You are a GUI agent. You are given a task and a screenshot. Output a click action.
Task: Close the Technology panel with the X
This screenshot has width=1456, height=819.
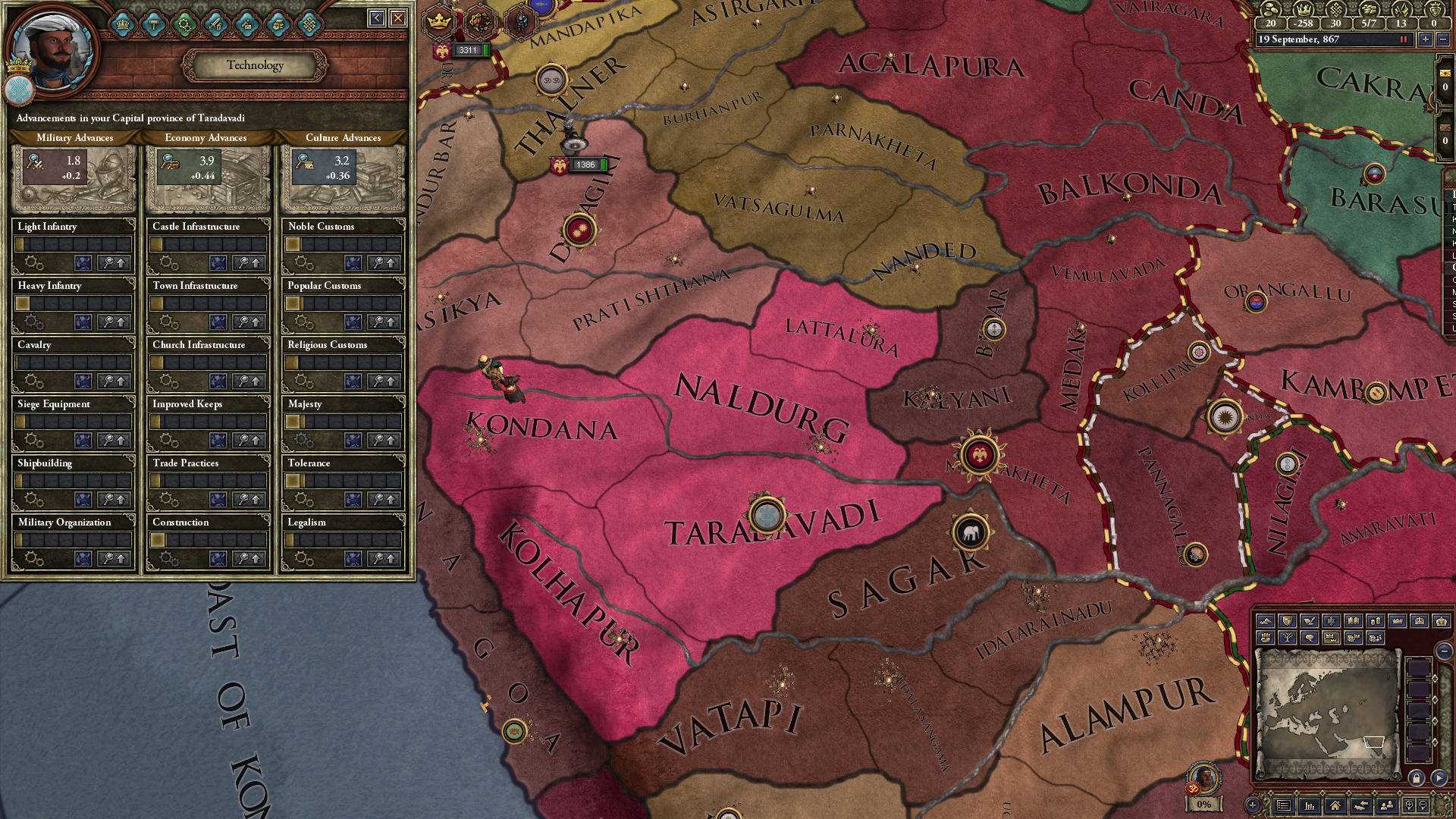tap(398, 18)
